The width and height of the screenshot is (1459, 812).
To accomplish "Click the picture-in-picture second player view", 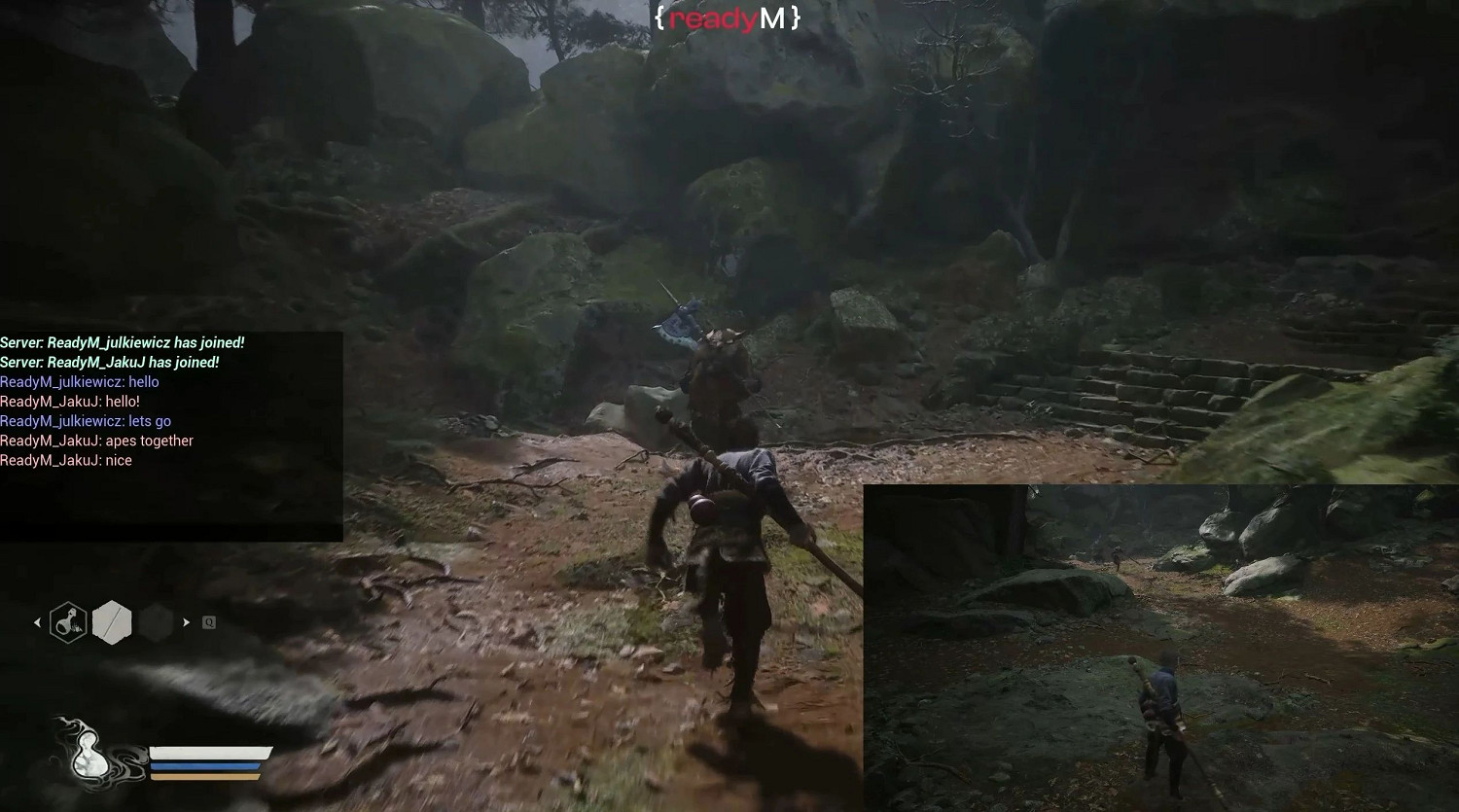I will (x=1159, y=647).
